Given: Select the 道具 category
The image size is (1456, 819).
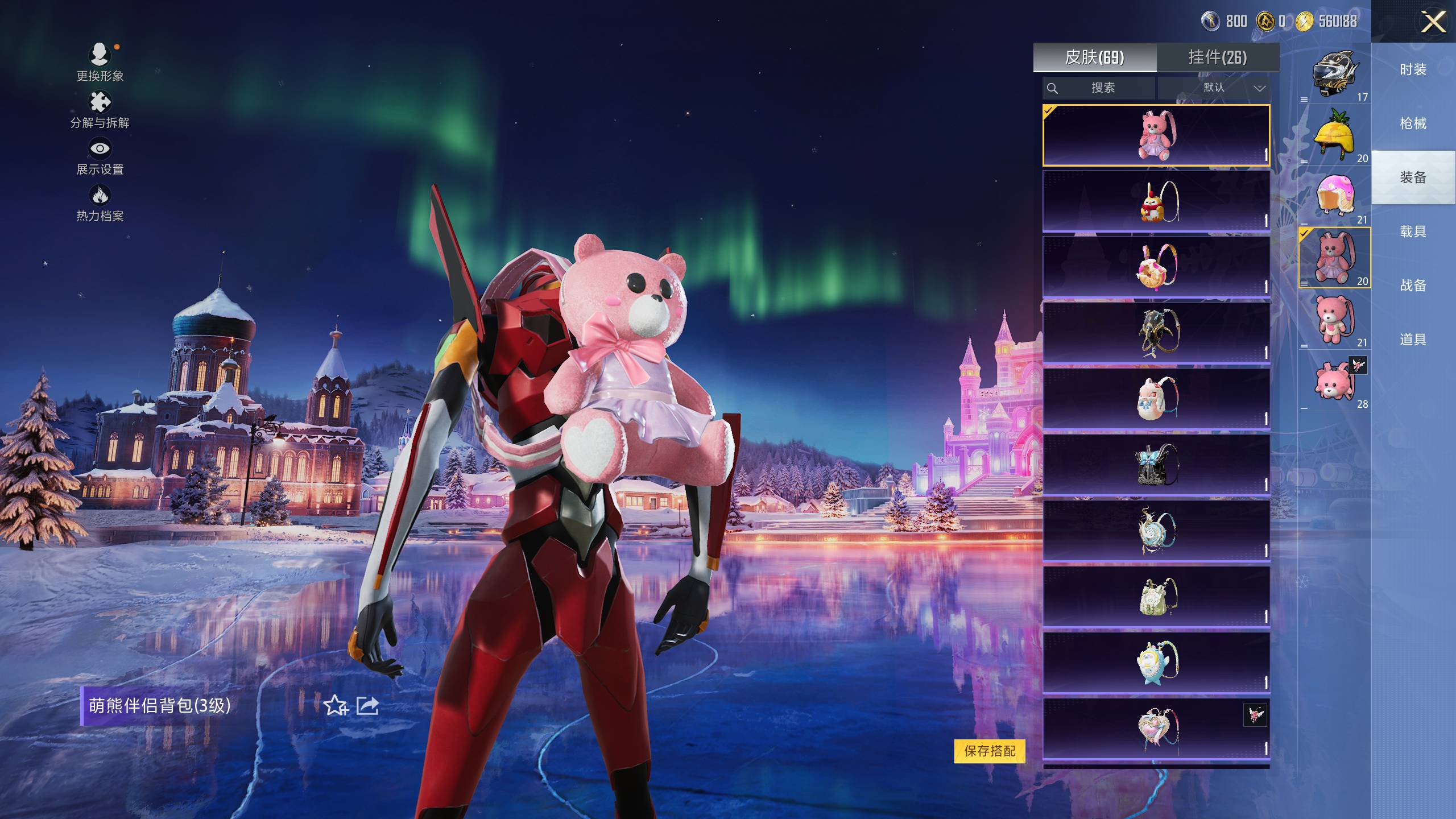Looking at the screenshot, I should 1413,340.
